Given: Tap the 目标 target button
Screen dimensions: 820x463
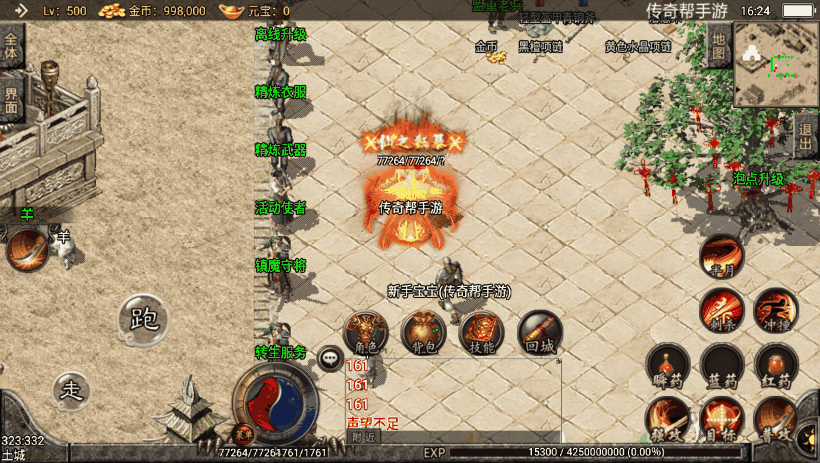Looking at the screenshot, I should (x=721, y=417).
